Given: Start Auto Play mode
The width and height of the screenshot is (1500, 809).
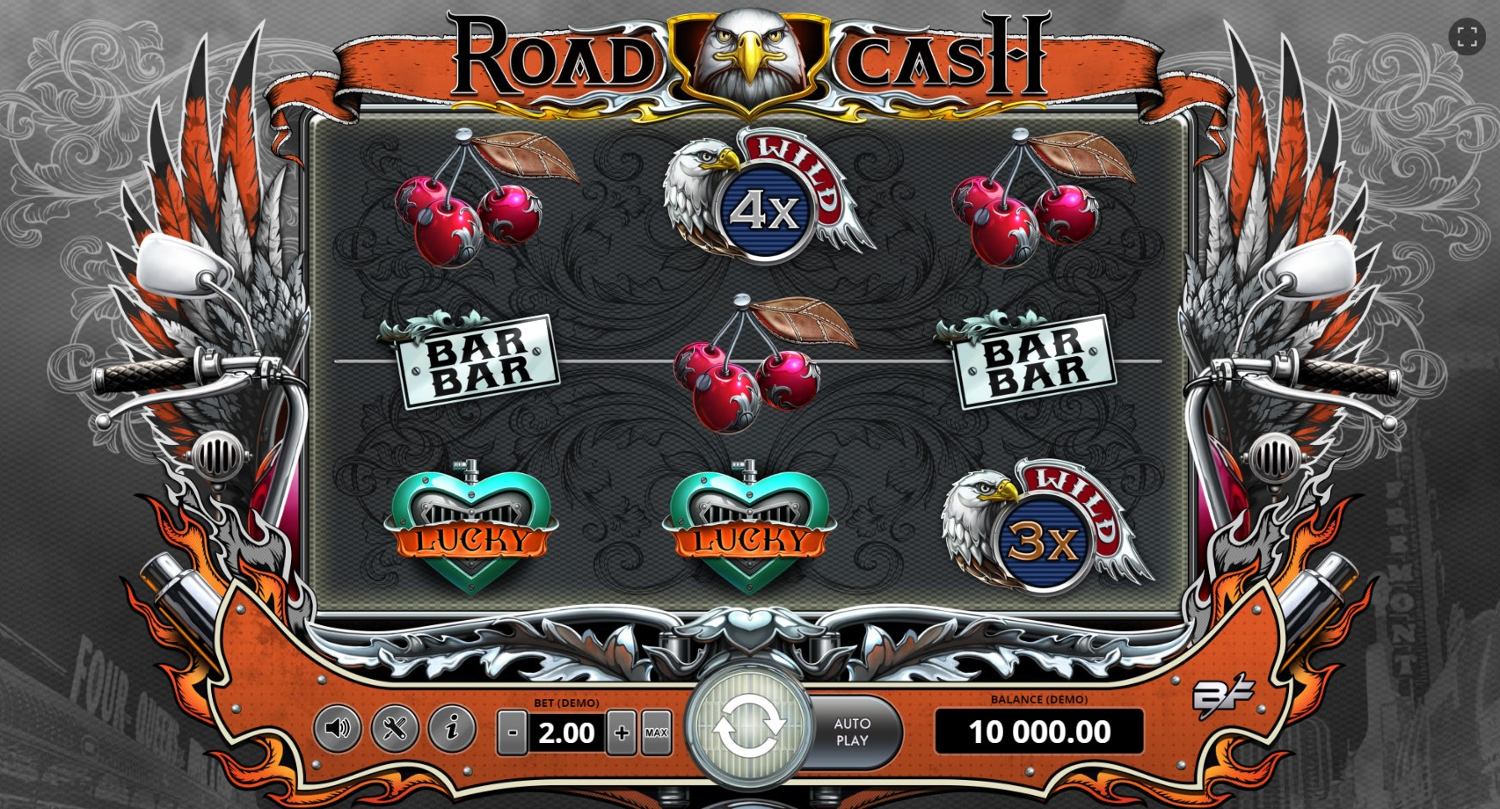Looking at the screenshot, I should [x=853, y=732].
